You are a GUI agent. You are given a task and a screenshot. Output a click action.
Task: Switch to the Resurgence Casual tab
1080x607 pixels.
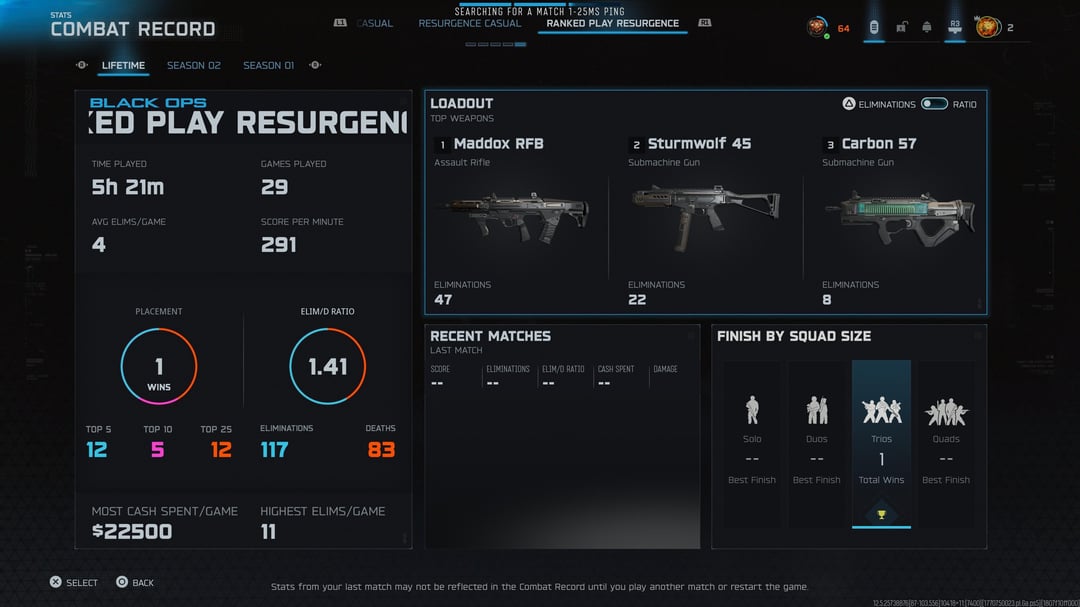click(x=469, y=23)
